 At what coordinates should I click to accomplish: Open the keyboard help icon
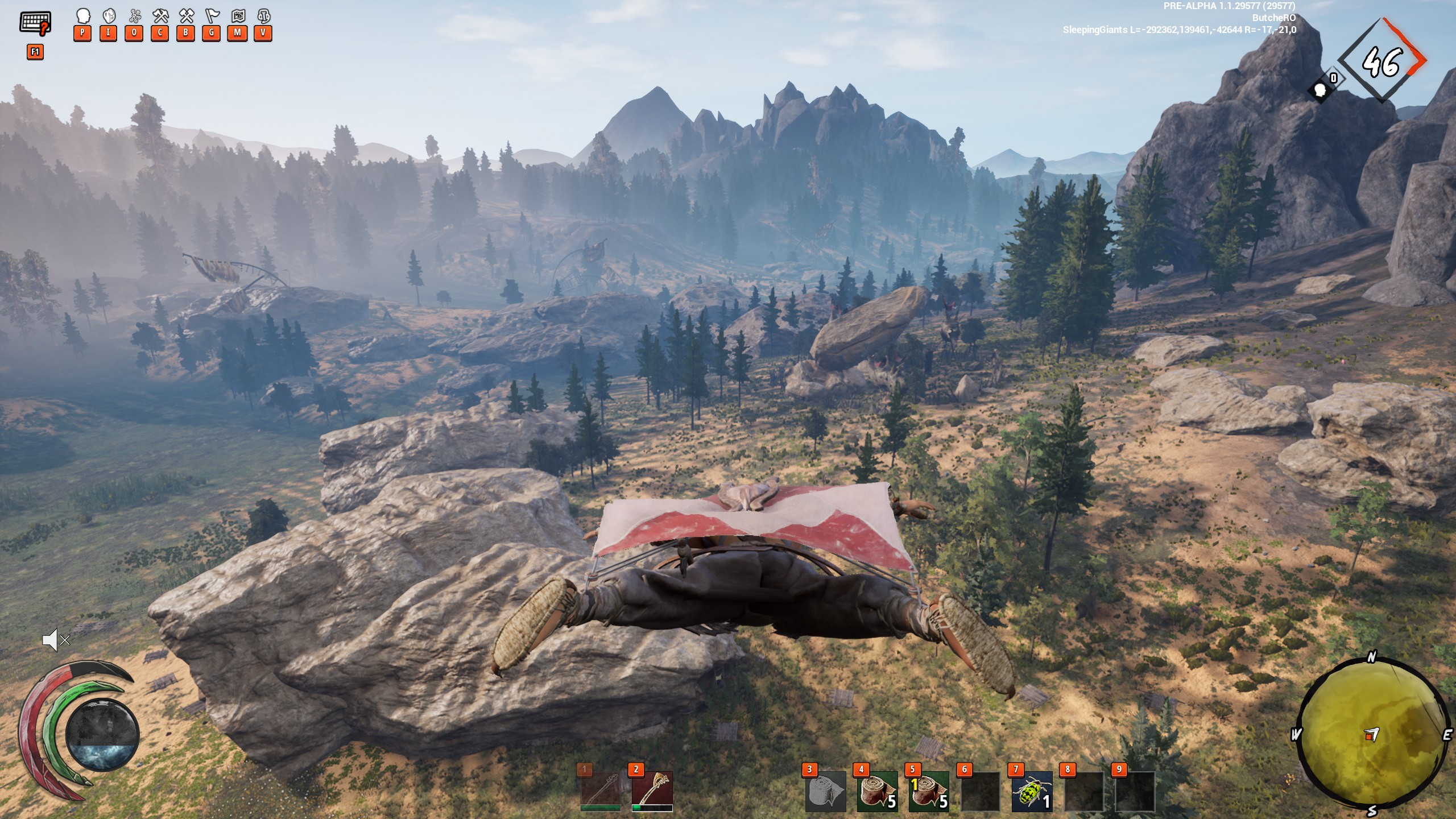(x=35, y=23)
